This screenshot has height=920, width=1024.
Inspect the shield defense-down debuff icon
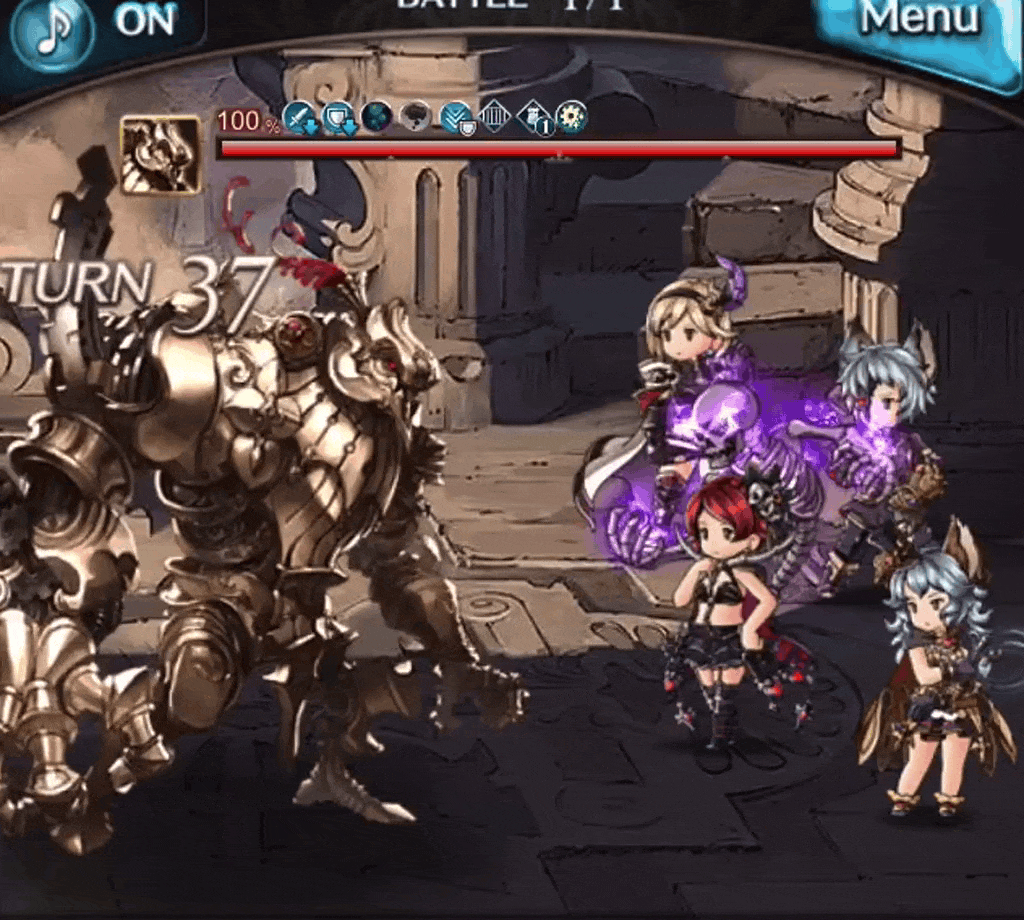pos(339,118)
